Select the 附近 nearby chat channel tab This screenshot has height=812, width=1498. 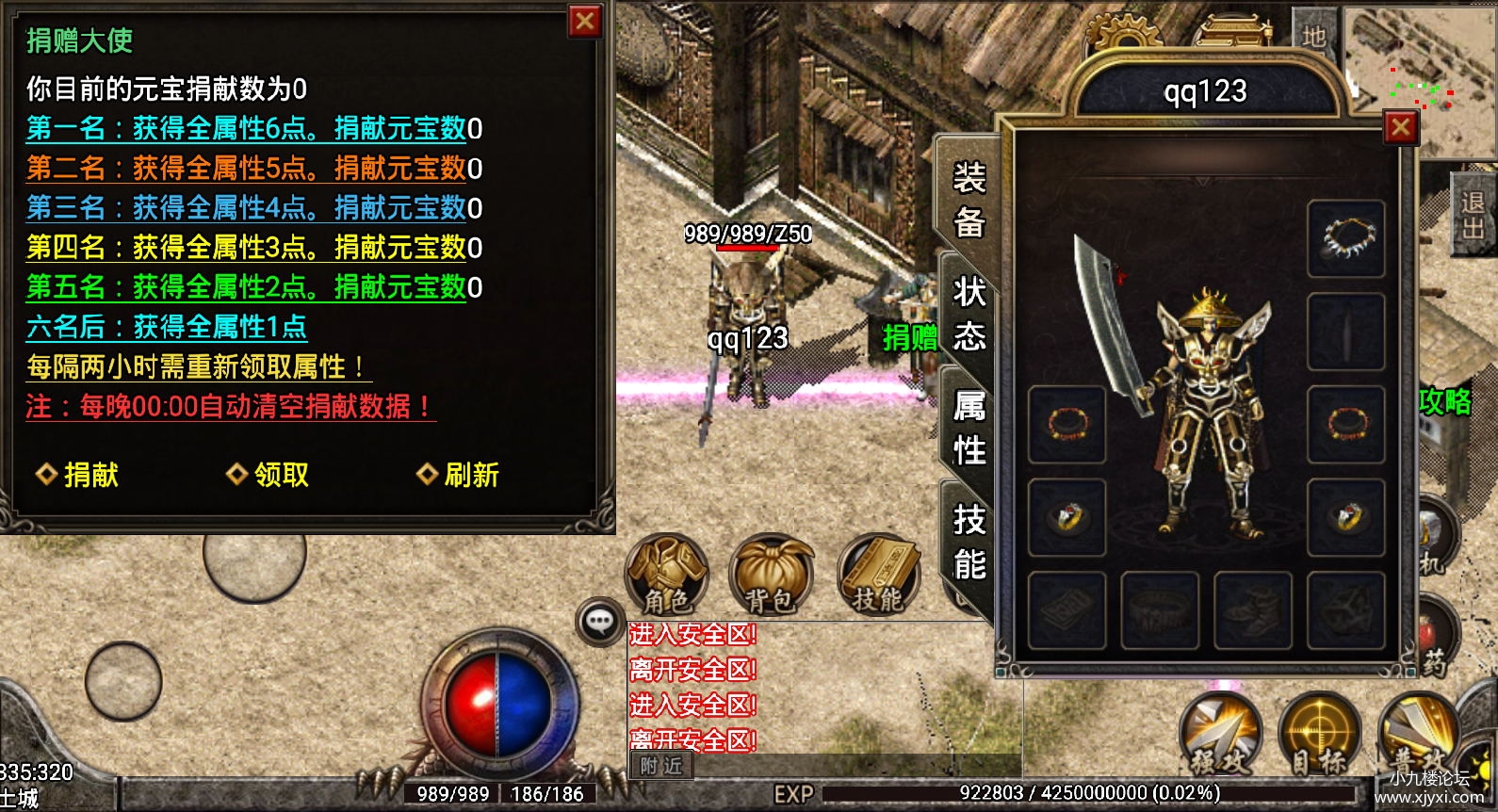[660, 766]
